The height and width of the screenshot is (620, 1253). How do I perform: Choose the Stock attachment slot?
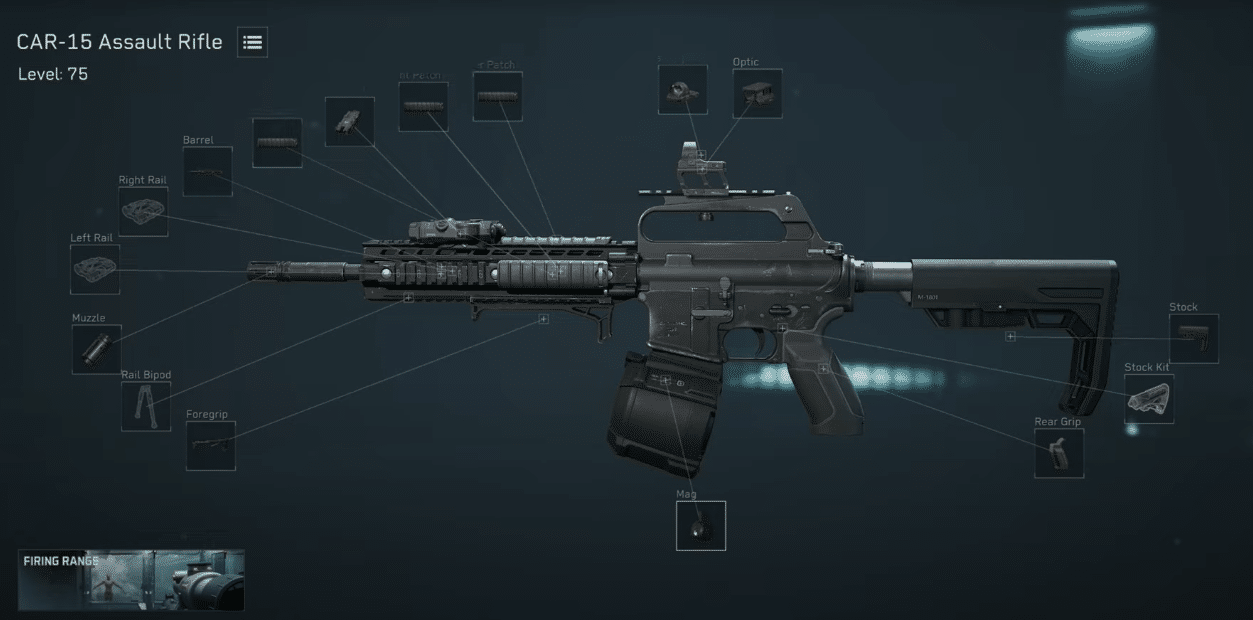click(1194, 338)
